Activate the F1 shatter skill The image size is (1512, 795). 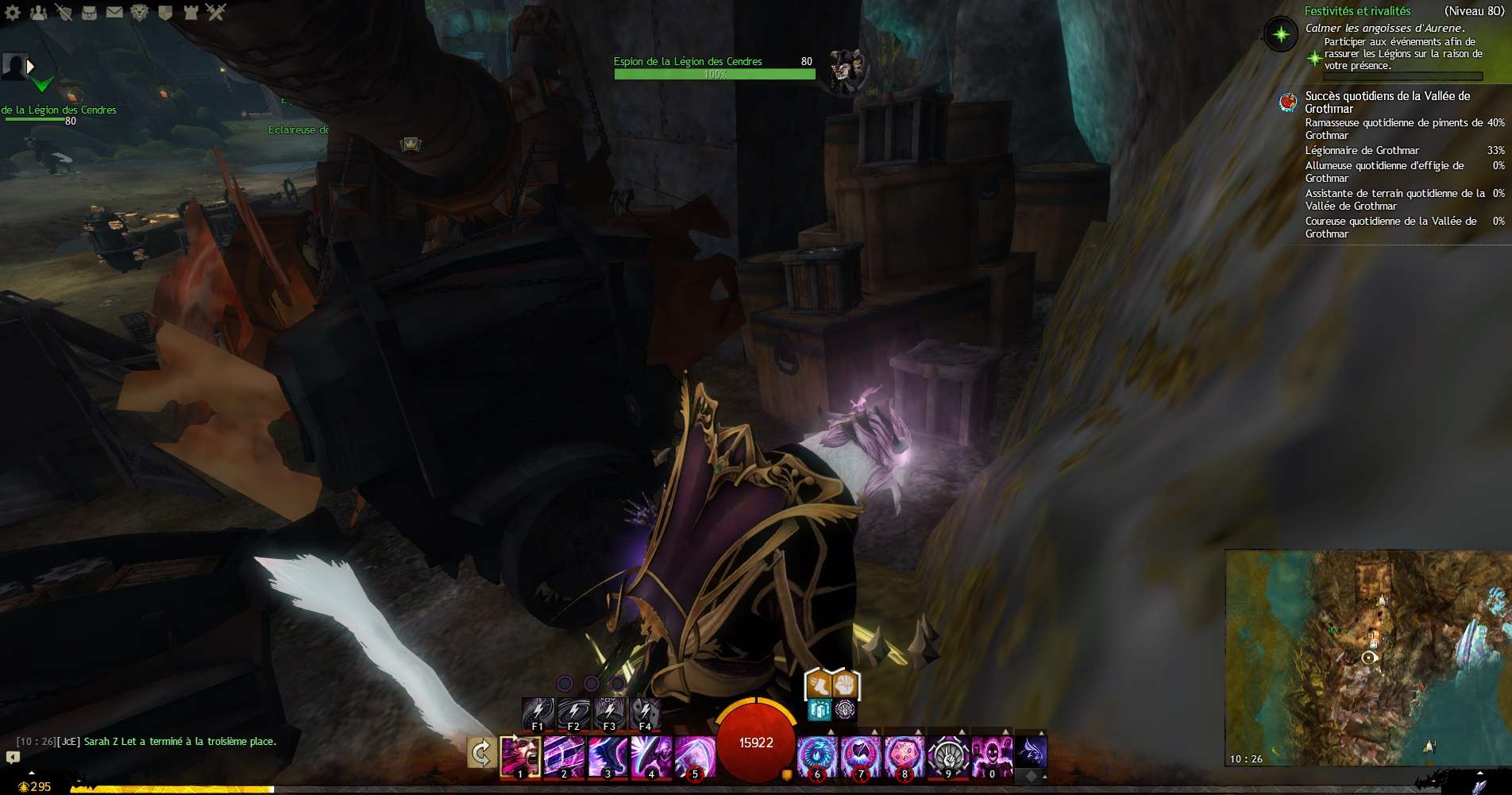tap(538, 713)
